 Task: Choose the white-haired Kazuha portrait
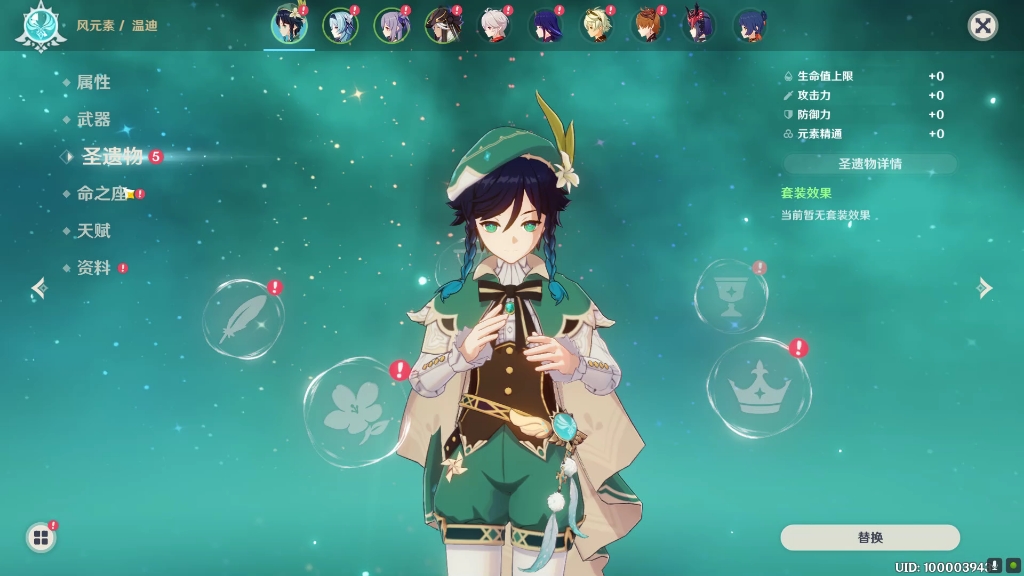pyautogui.click(x=494, y=26)
